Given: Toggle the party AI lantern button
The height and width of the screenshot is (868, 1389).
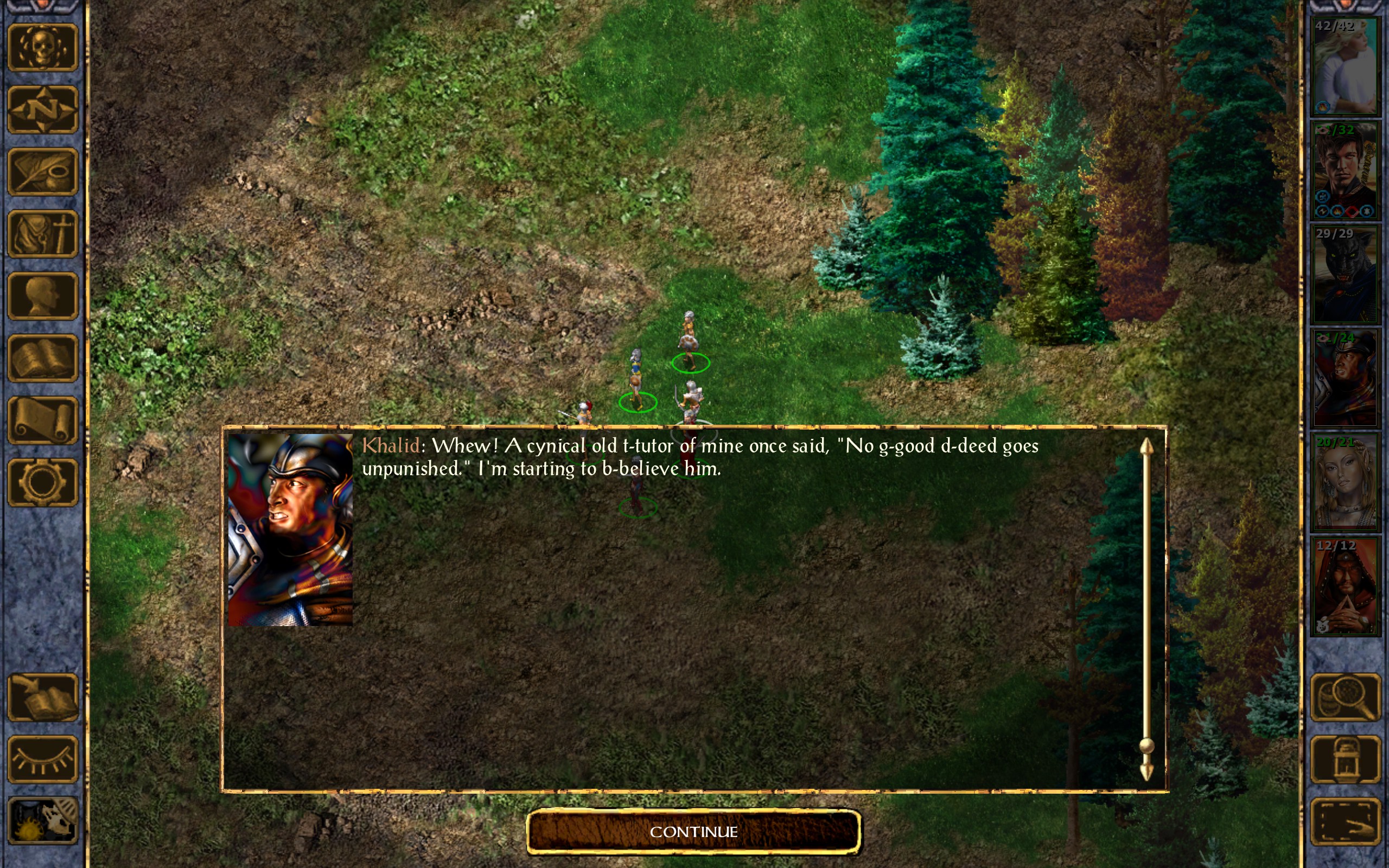Looking at the screenshot, I should [1346, 759].
